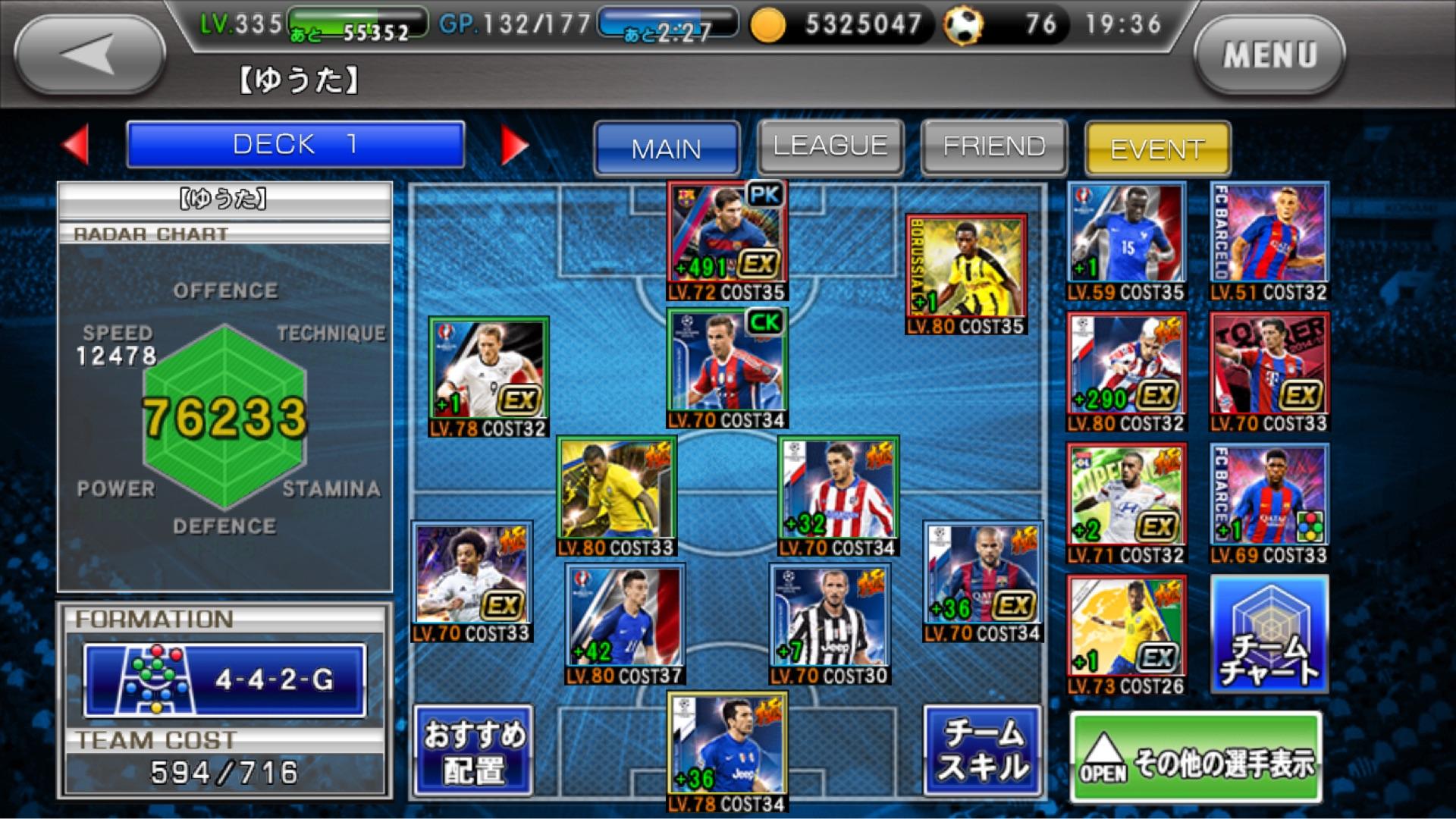Go back with the arrow button

pos(89,55)
